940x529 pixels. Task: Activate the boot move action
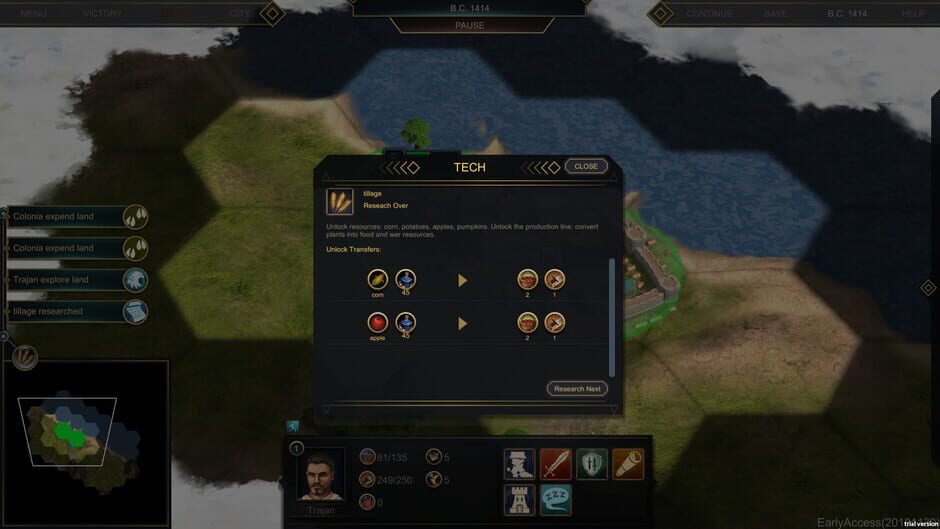(x=520, y=464)
